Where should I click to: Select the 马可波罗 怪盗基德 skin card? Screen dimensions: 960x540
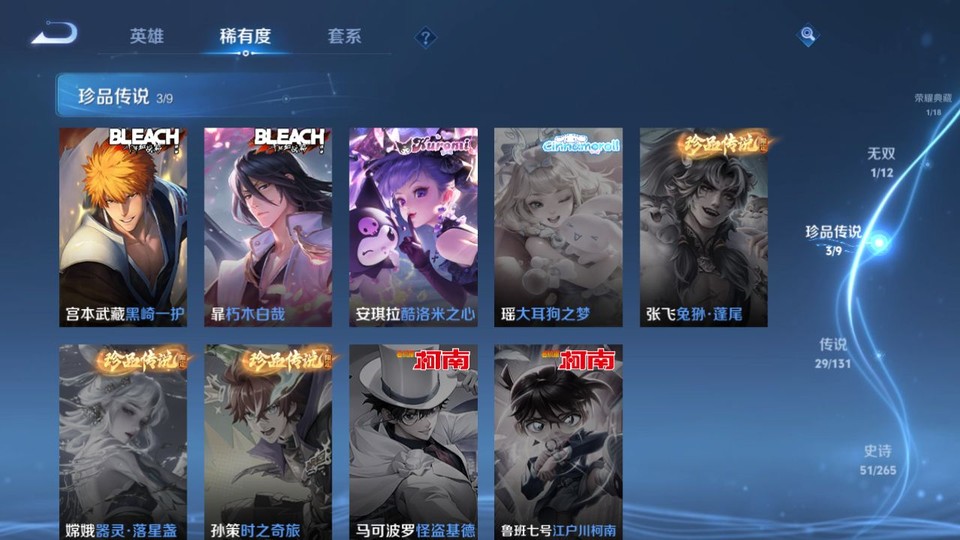[x=413, y=442]
